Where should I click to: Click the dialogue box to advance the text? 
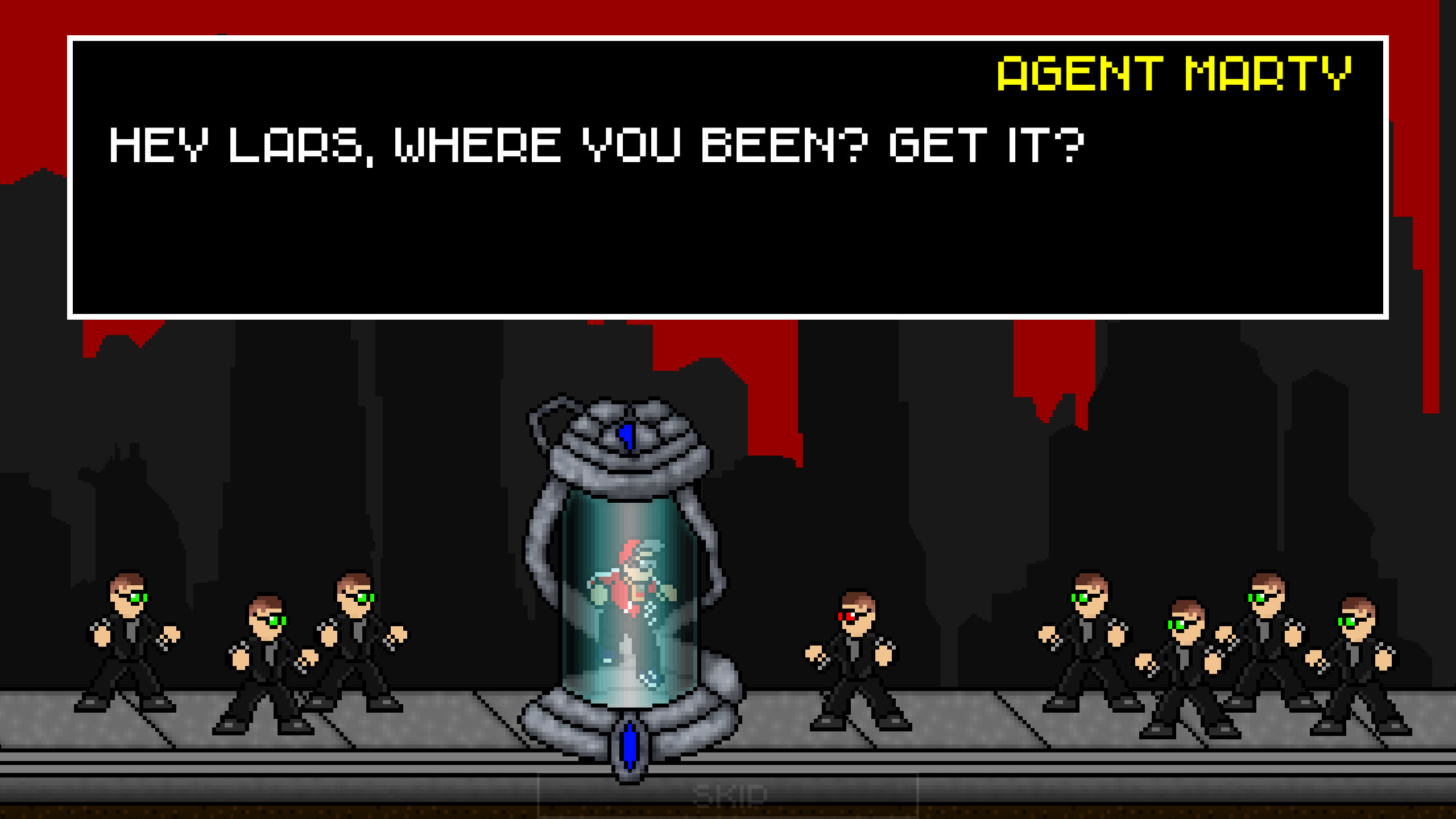(x=728, y=227)
